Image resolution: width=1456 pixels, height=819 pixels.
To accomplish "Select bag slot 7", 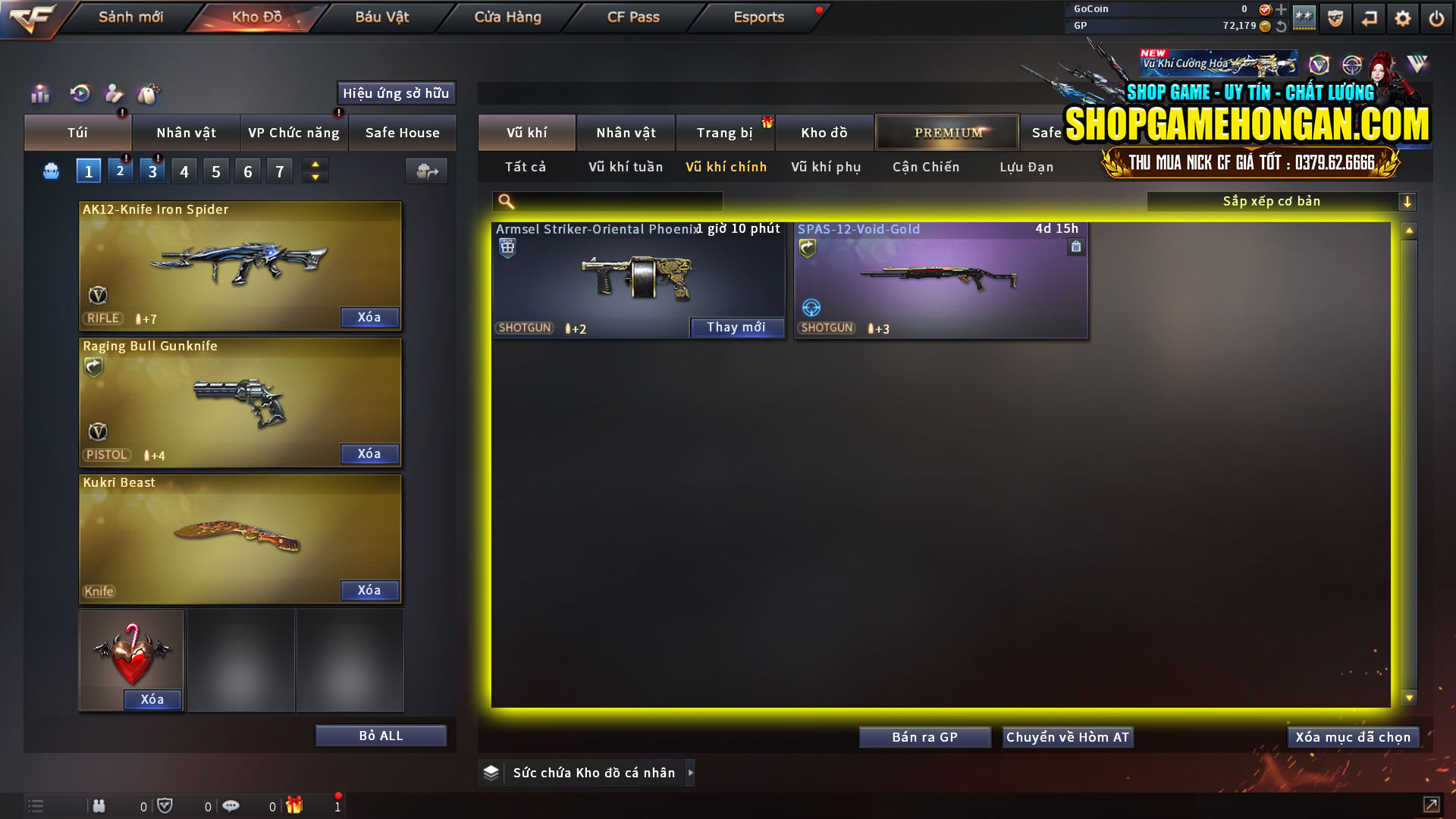I will coord(279,171).
